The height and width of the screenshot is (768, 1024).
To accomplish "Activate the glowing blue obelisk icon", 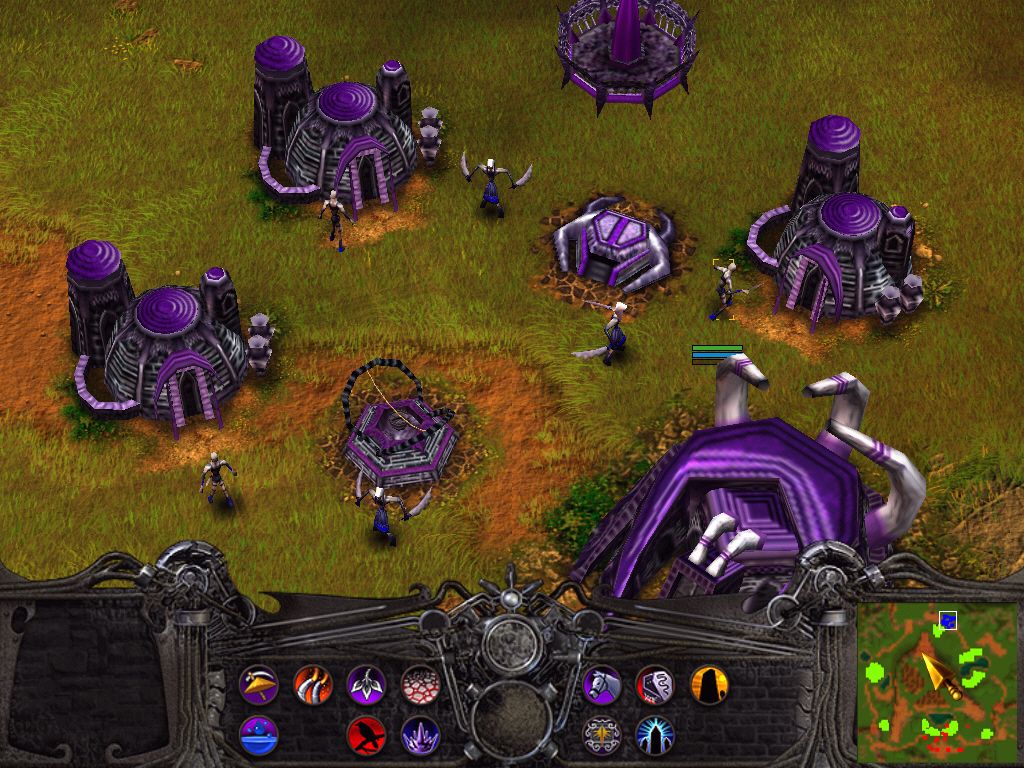I will tap(655, 736).
